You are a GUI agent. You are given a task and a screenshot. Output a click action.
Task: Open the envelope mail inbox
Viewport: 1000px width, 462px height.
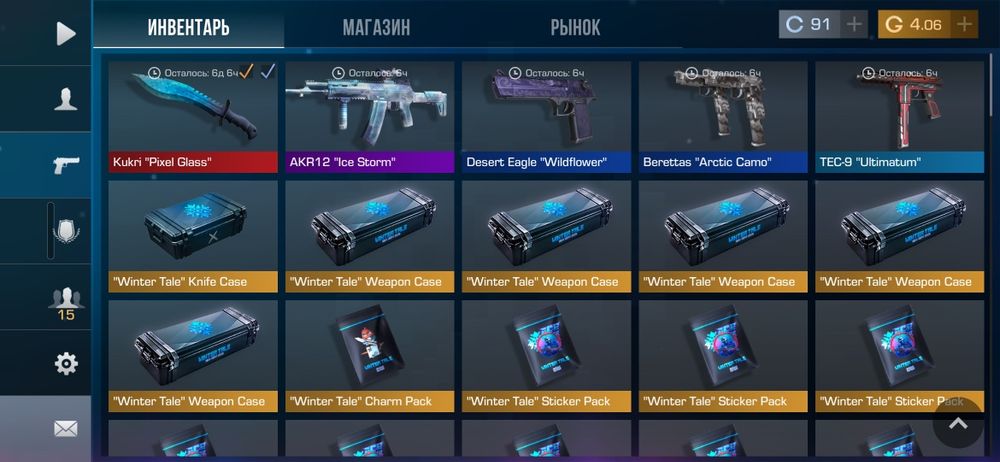pos(66,429)
